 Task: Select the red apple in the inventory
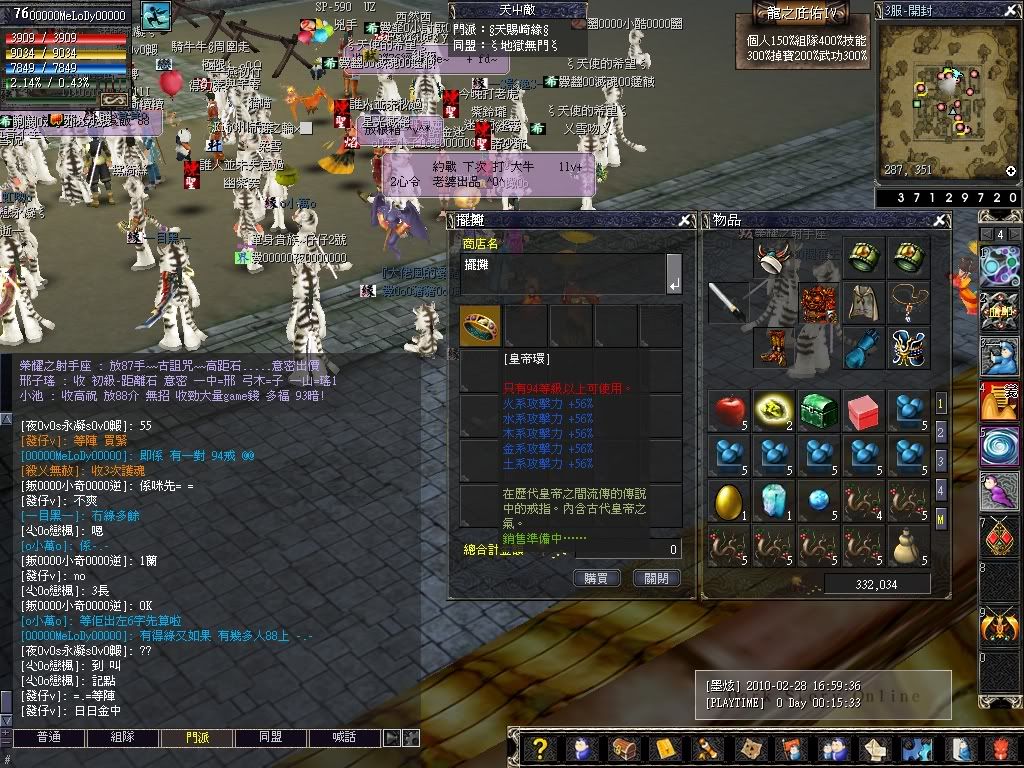(x=728, y=410)
